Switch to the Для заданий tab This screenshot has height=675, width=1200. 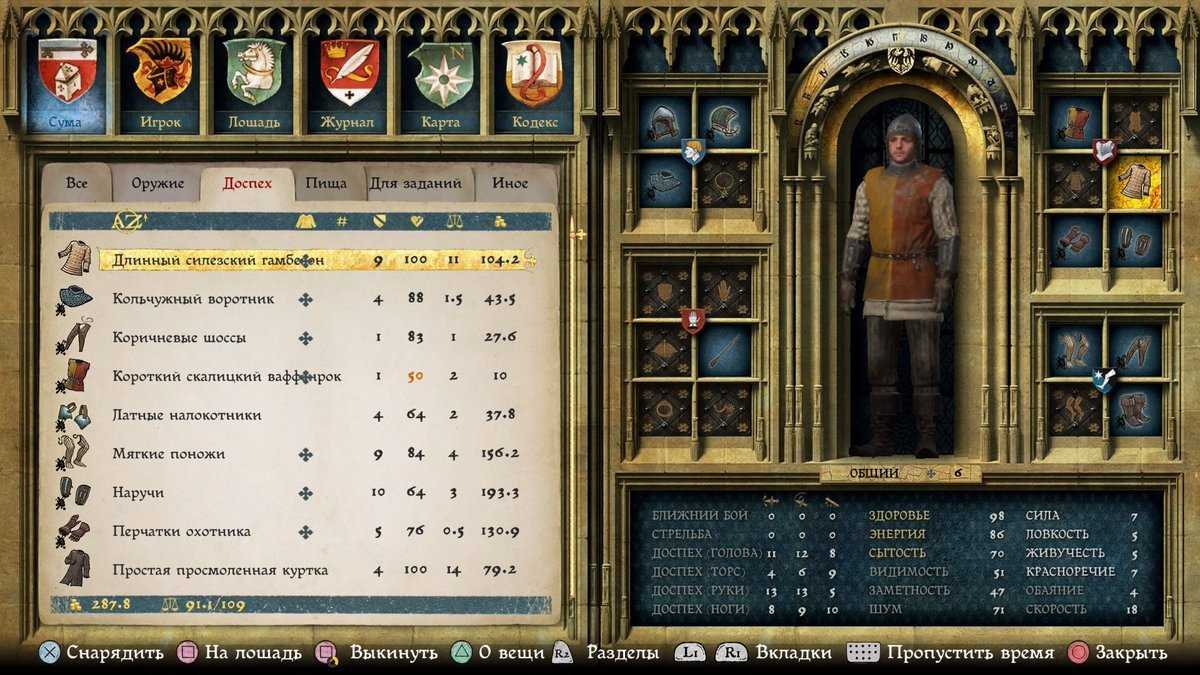point(416,184)
